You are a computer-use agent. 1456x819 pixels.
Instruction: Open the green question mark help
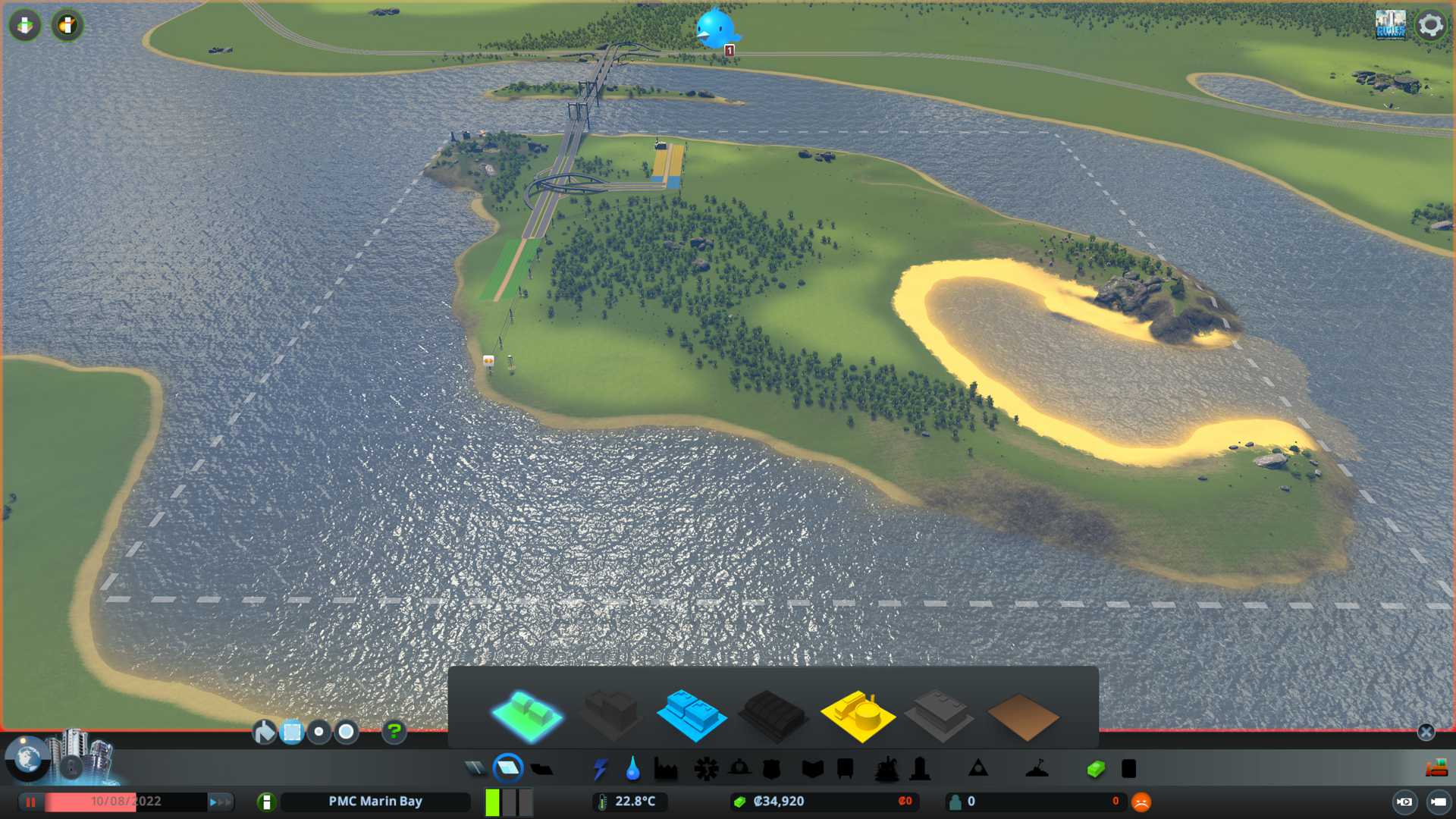pos(394,732)
